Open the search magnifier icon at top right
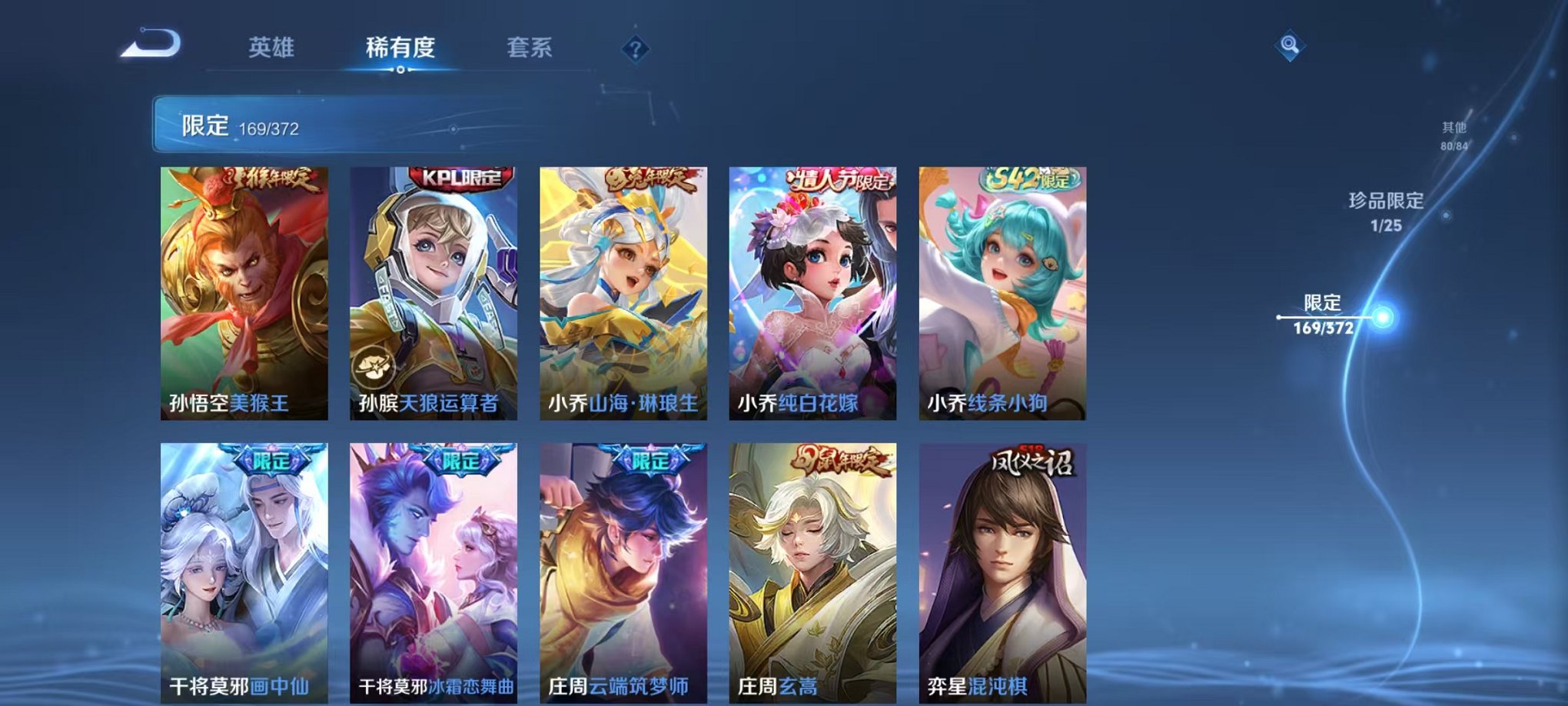Screen dimensions: 1568x706 (x=1291, y=44)
